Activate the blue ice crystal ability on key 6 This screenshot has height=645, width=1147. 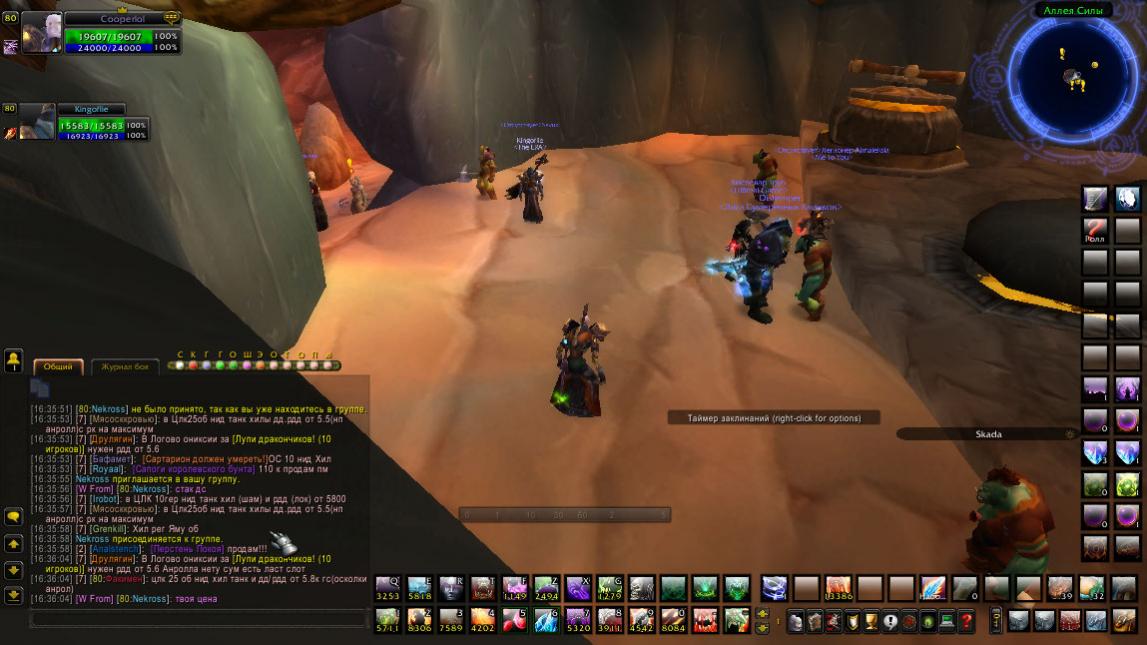pos(546,620)
